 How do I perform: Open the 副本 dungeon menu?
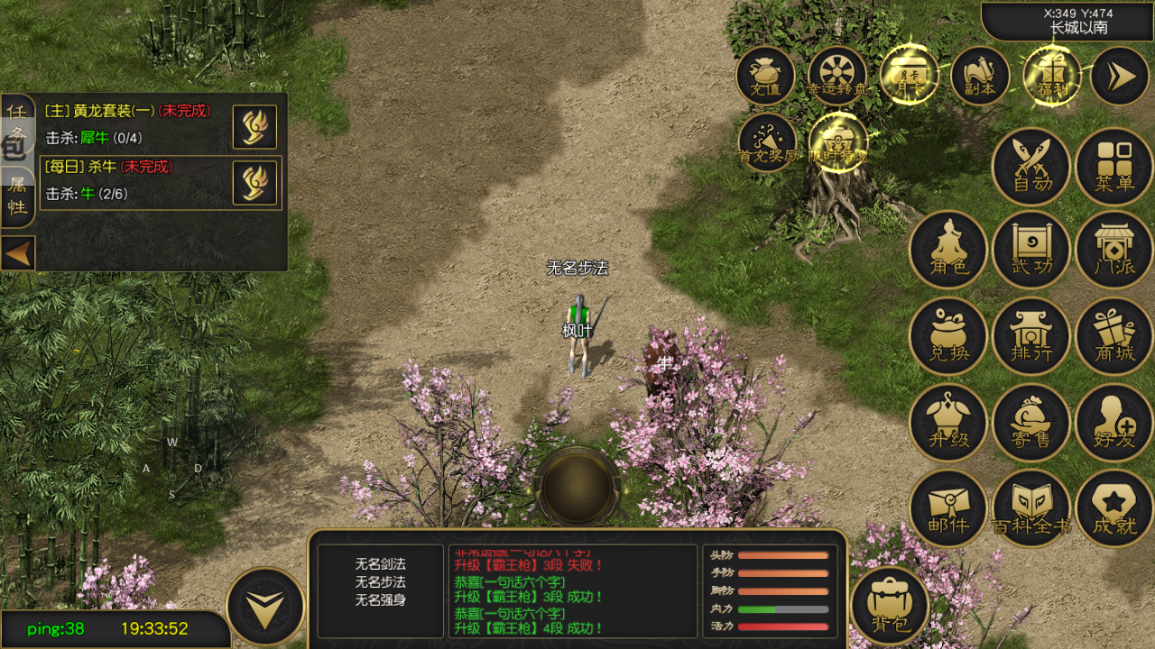(980, 76)
